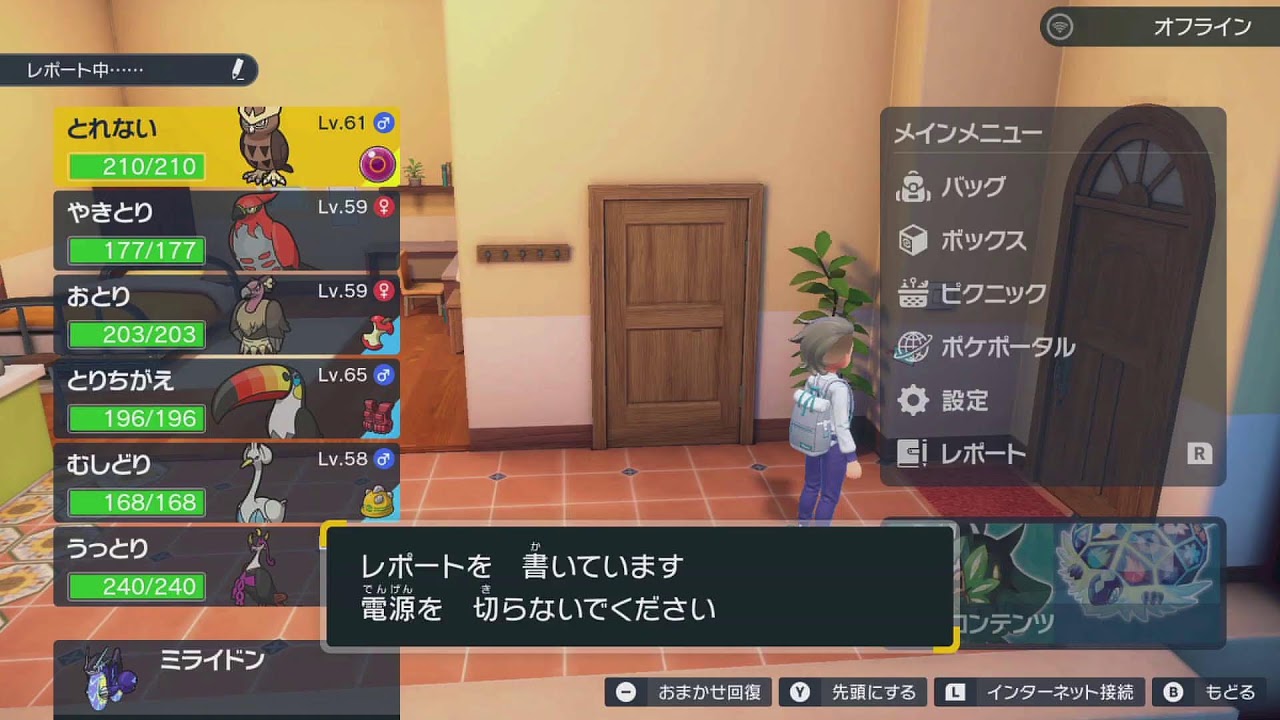Open the 設定 gear icon
Viewport: 1280px width, 720px height.
(x=915, y=400)
